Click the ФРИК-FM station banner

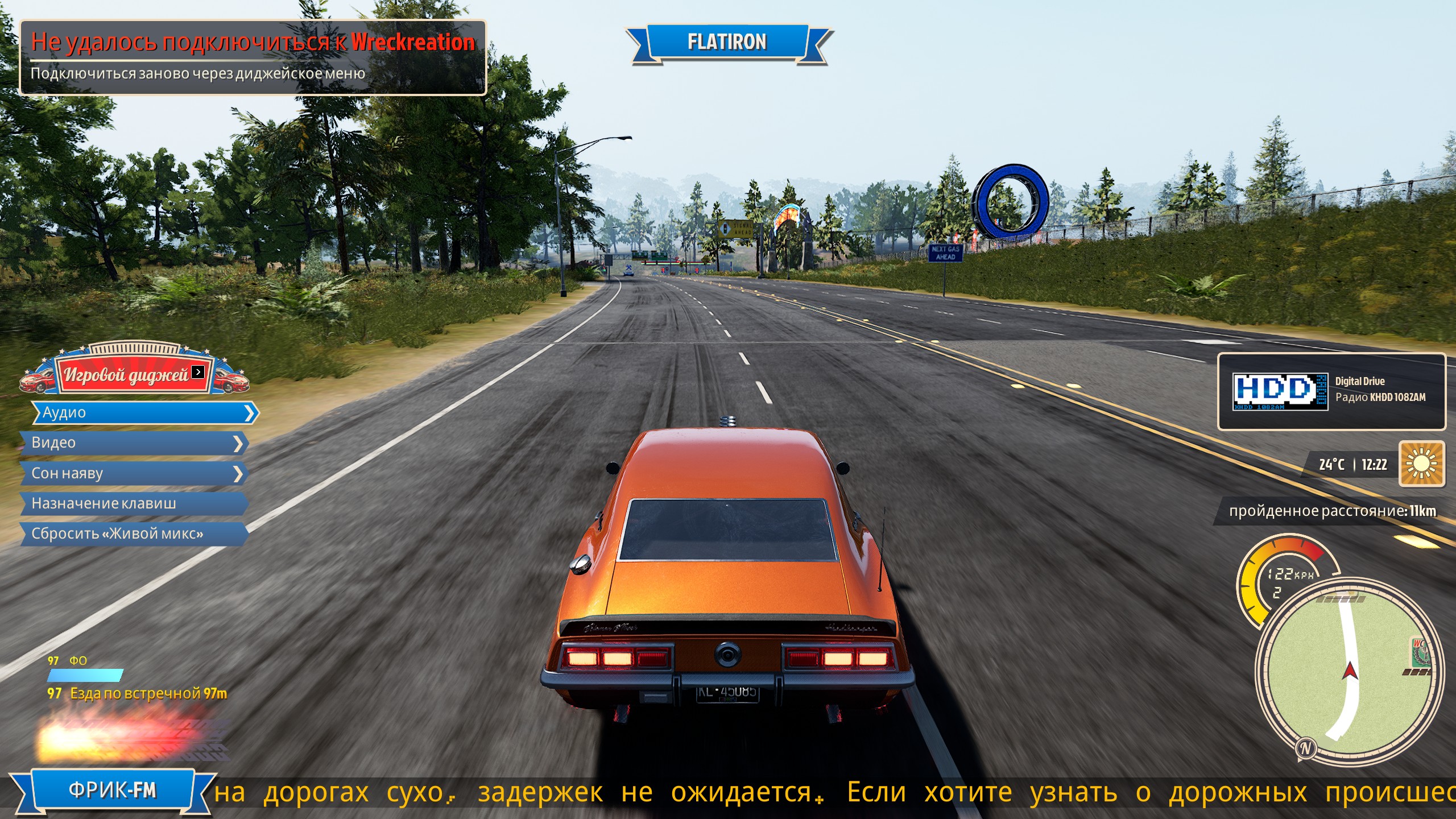click(113, 791)
